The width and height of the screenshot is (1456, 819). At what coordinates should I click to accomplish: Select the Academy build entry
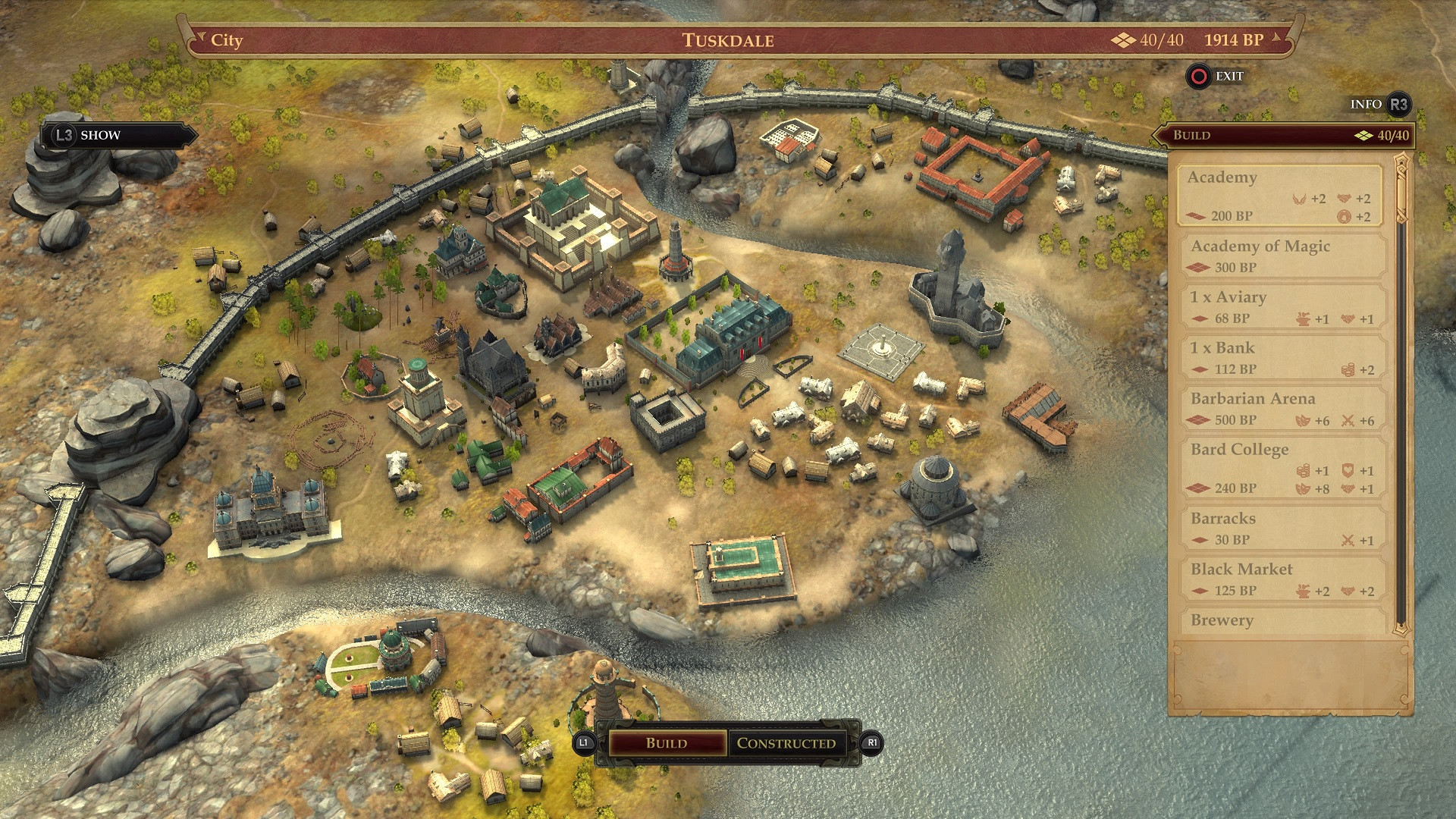1280,196
